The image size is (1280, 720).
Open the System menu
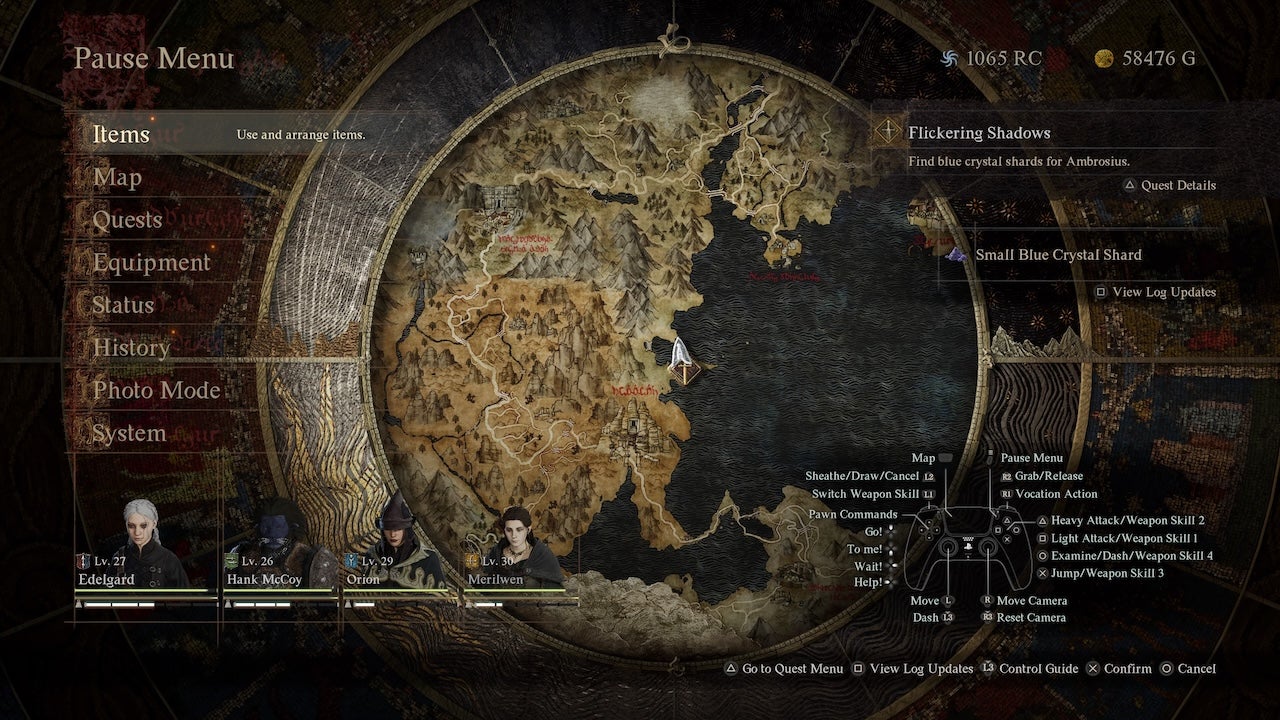129,433
